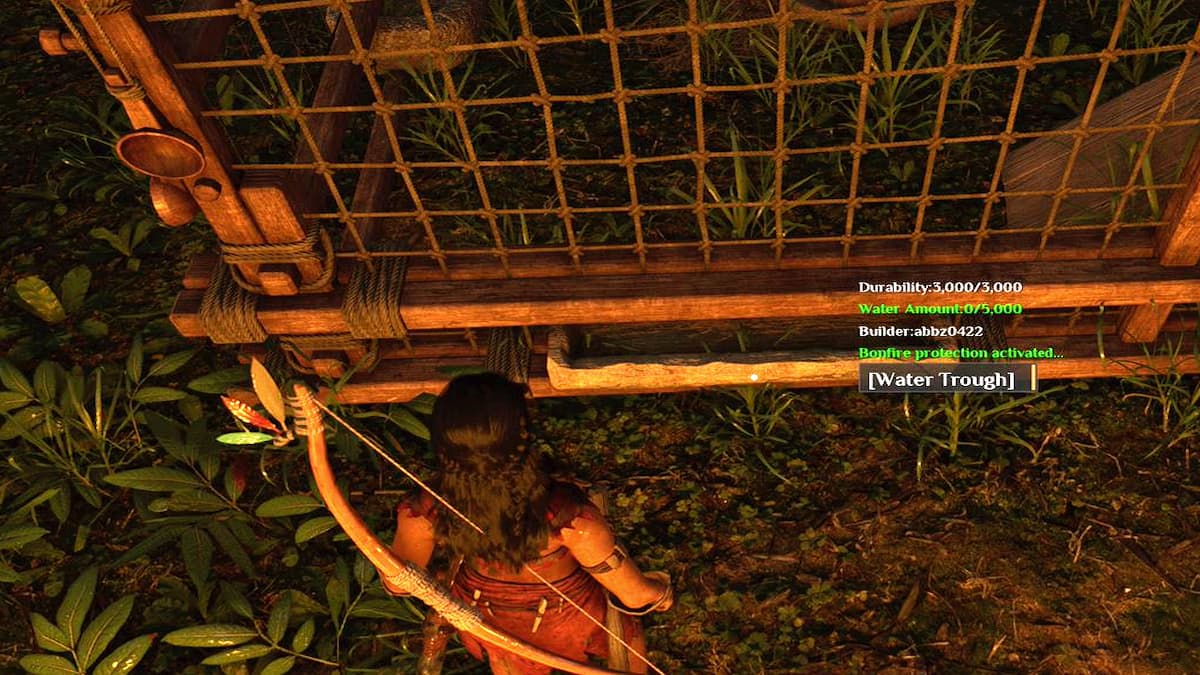Select the Water Trough interaction label
Image resolution: width=1200 pixels, height=675 pixels.
942,379
